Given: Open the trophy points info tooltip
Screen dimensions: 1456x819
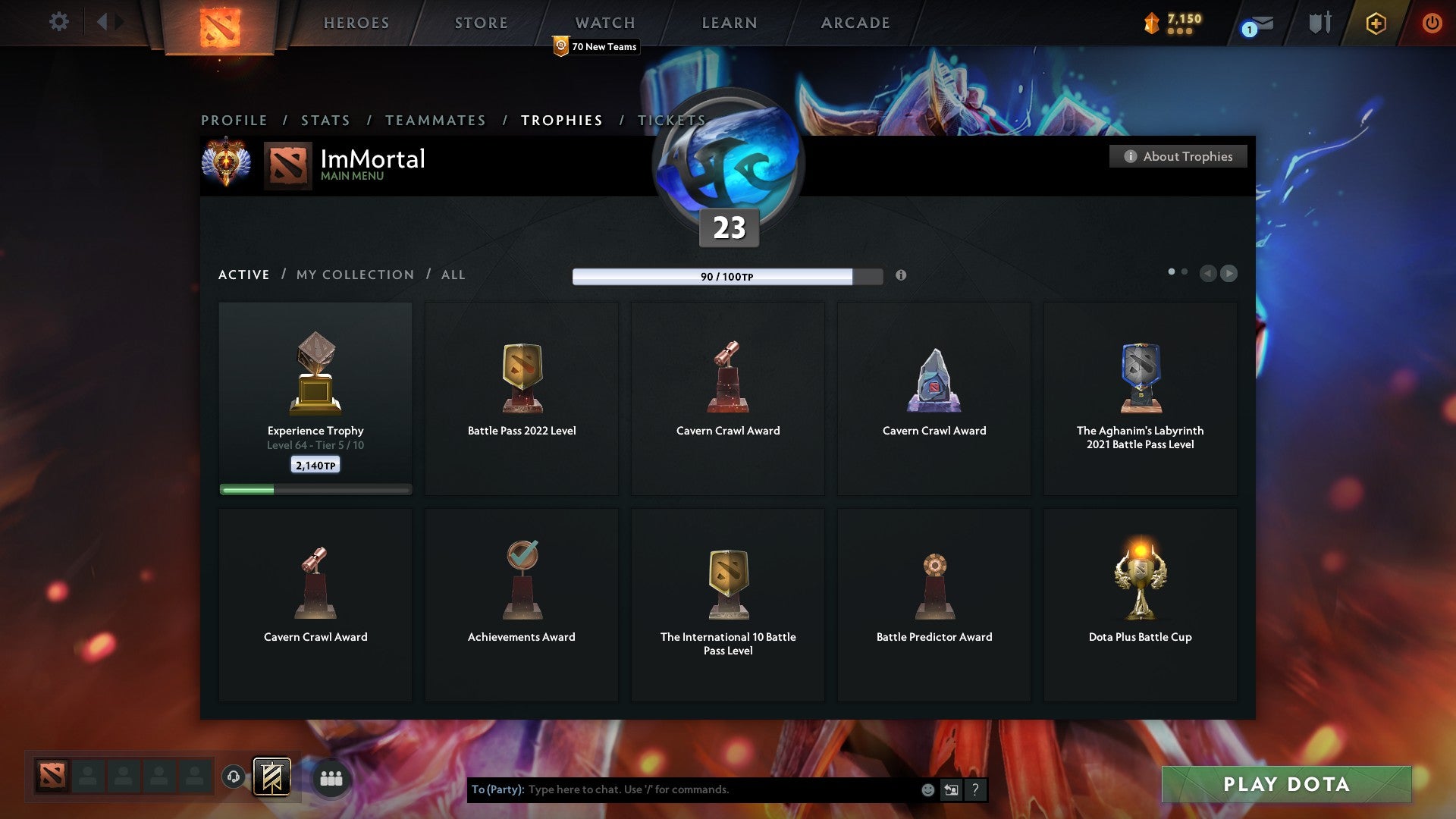Looking at the screenshot, I should 902,276.
